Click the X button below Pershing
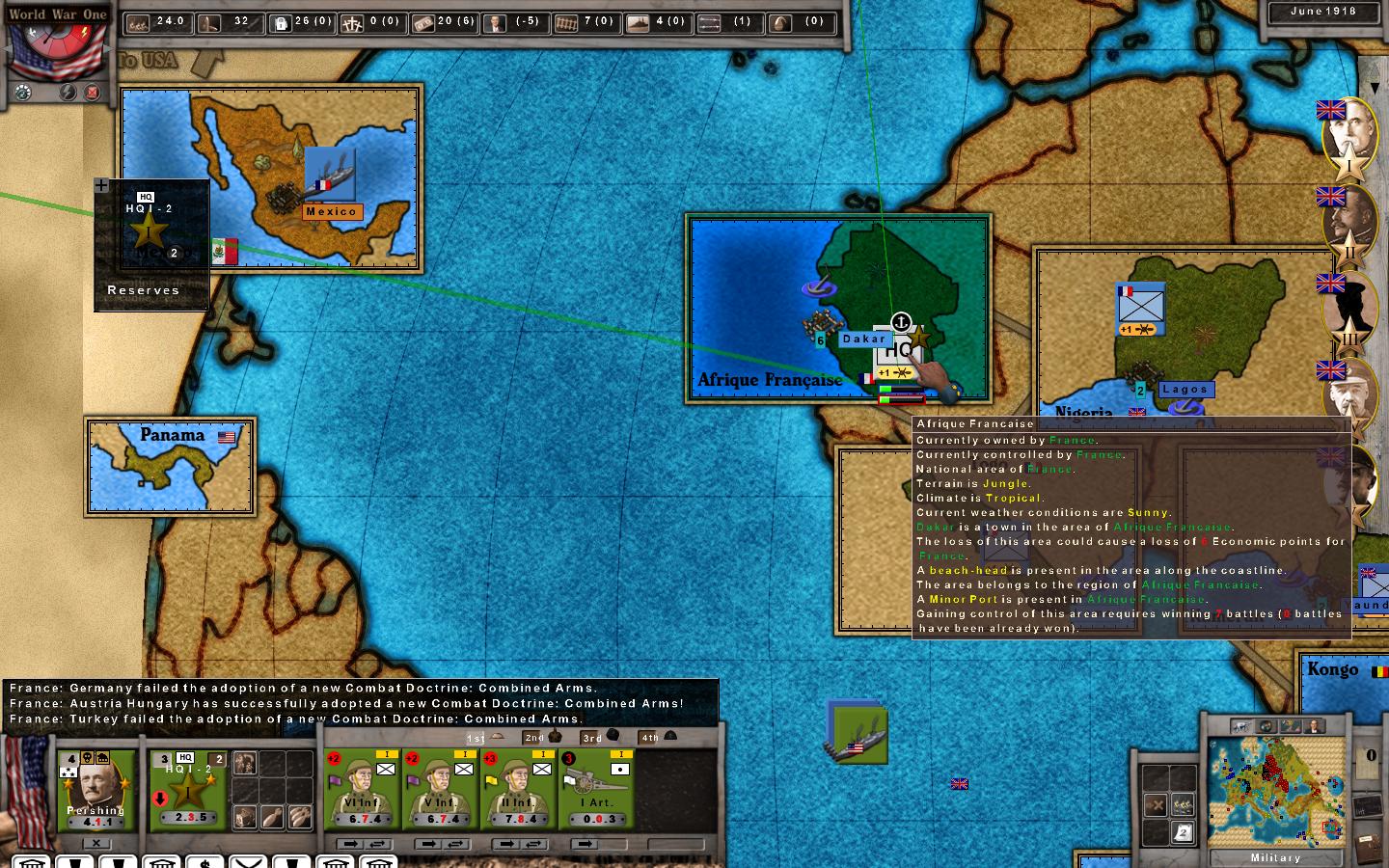 95,843
